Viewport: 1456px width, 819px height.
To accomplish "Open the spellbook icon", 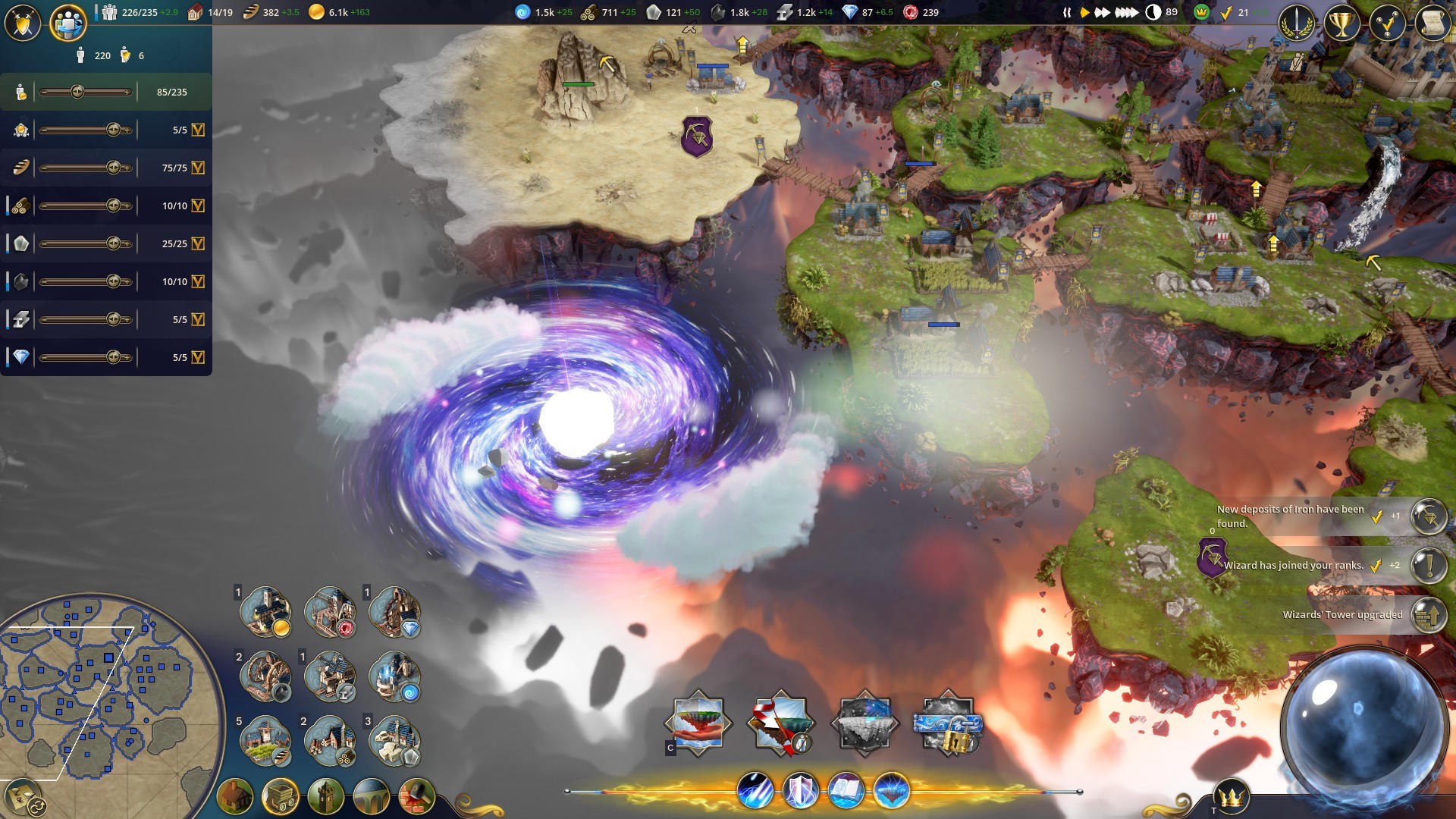I will pyautogui.click(x=846, y=791).
